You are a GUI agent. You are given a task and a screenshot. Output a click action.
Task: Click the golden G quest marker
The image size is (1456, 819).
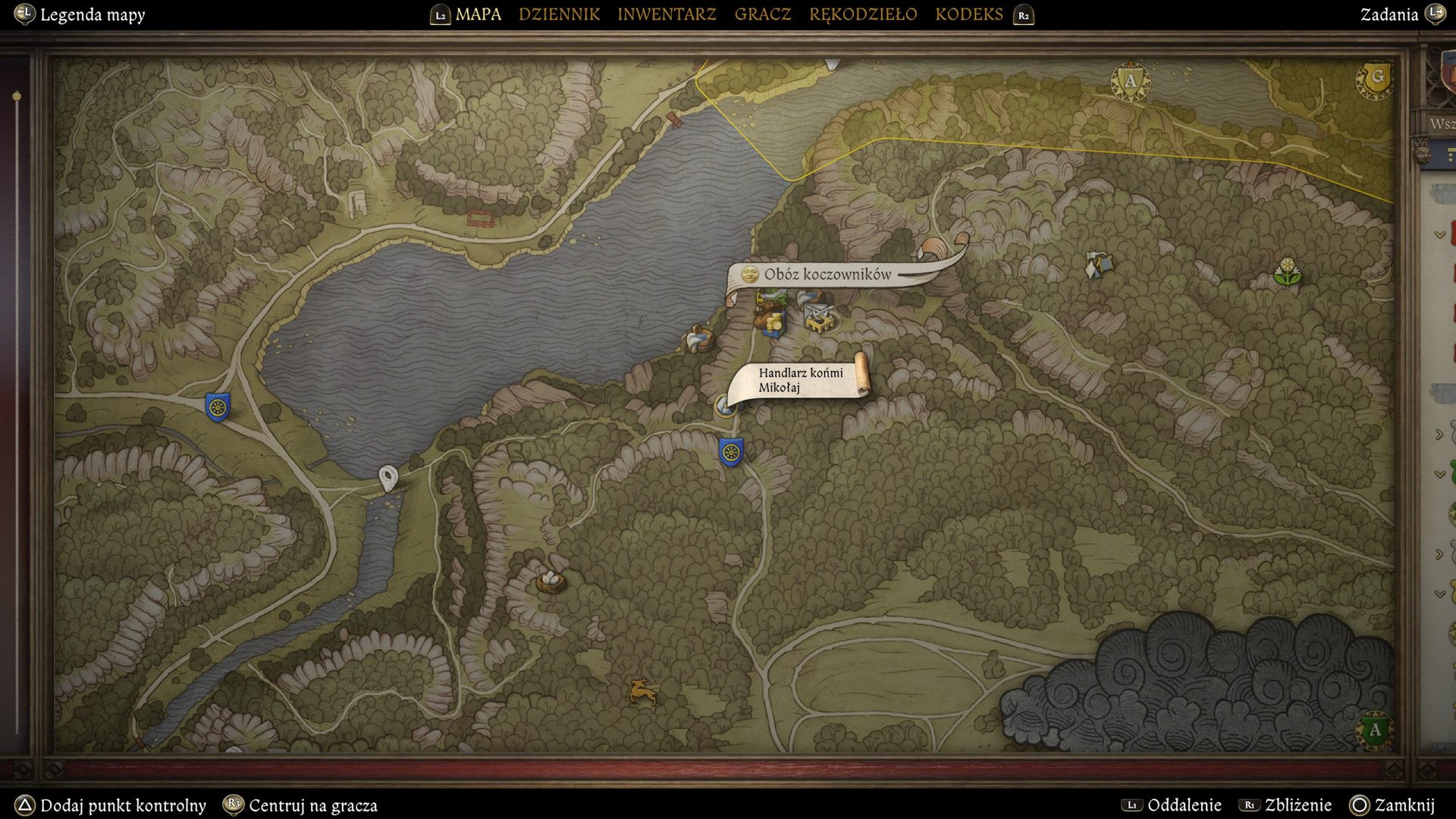(1376, 77)
